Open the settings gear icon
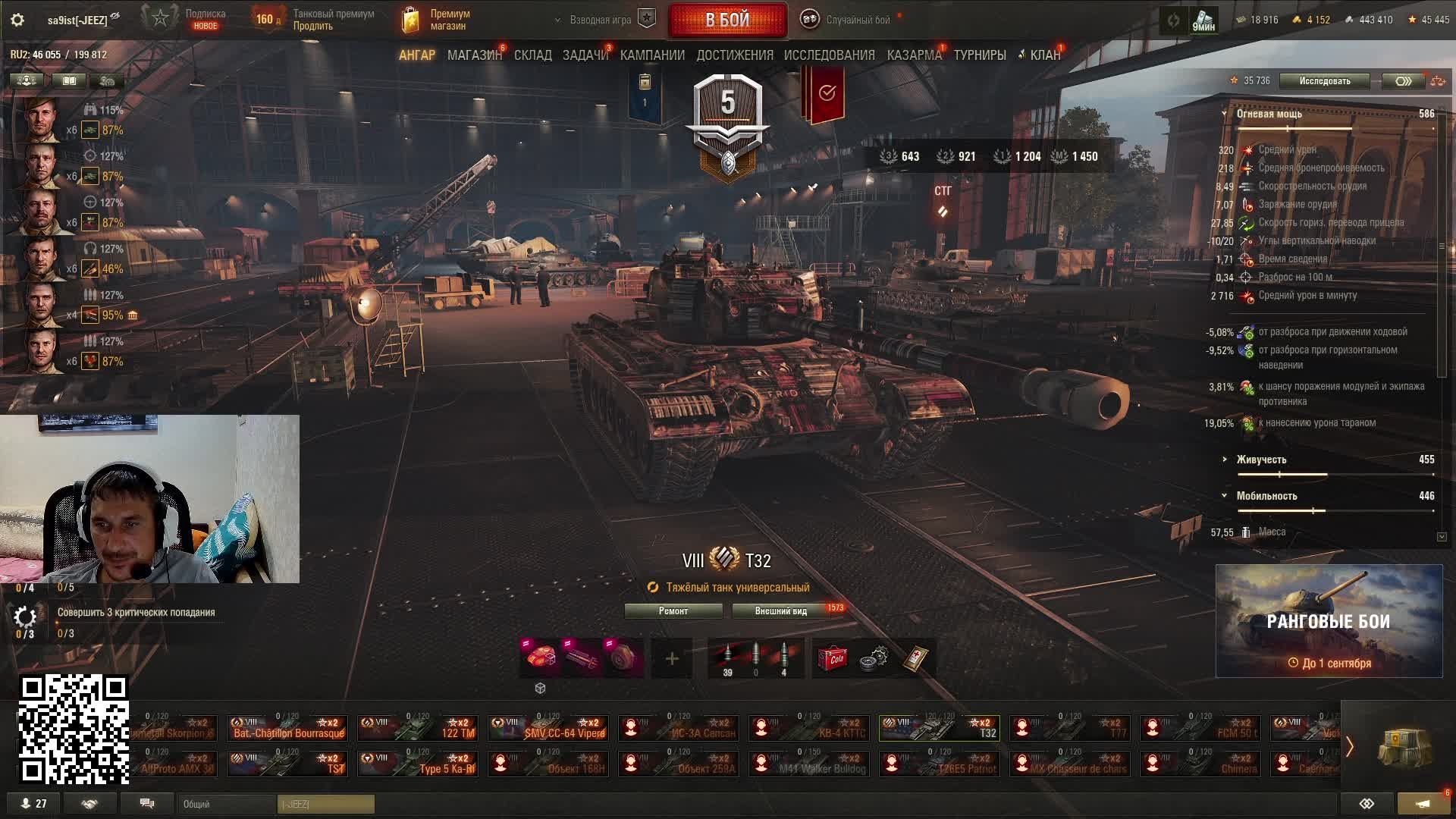This screenshot has width=1456, height=819. coord(17,20)
